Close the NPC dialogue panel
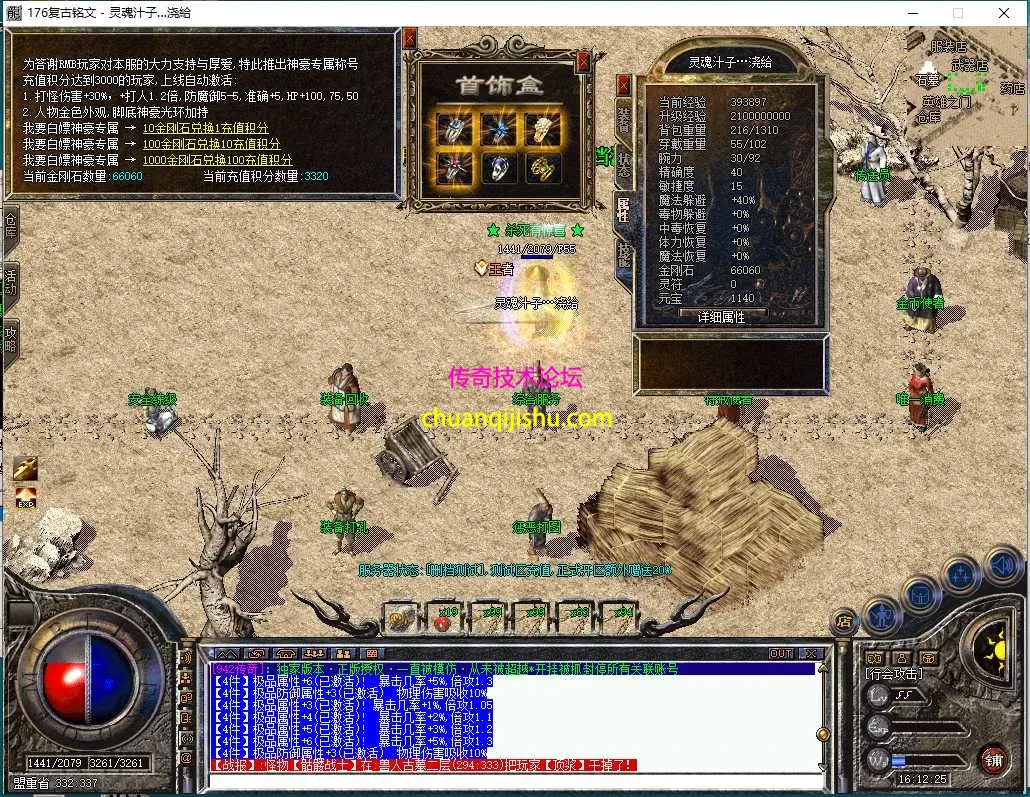 pyautogui.click(x=409, y=38)
